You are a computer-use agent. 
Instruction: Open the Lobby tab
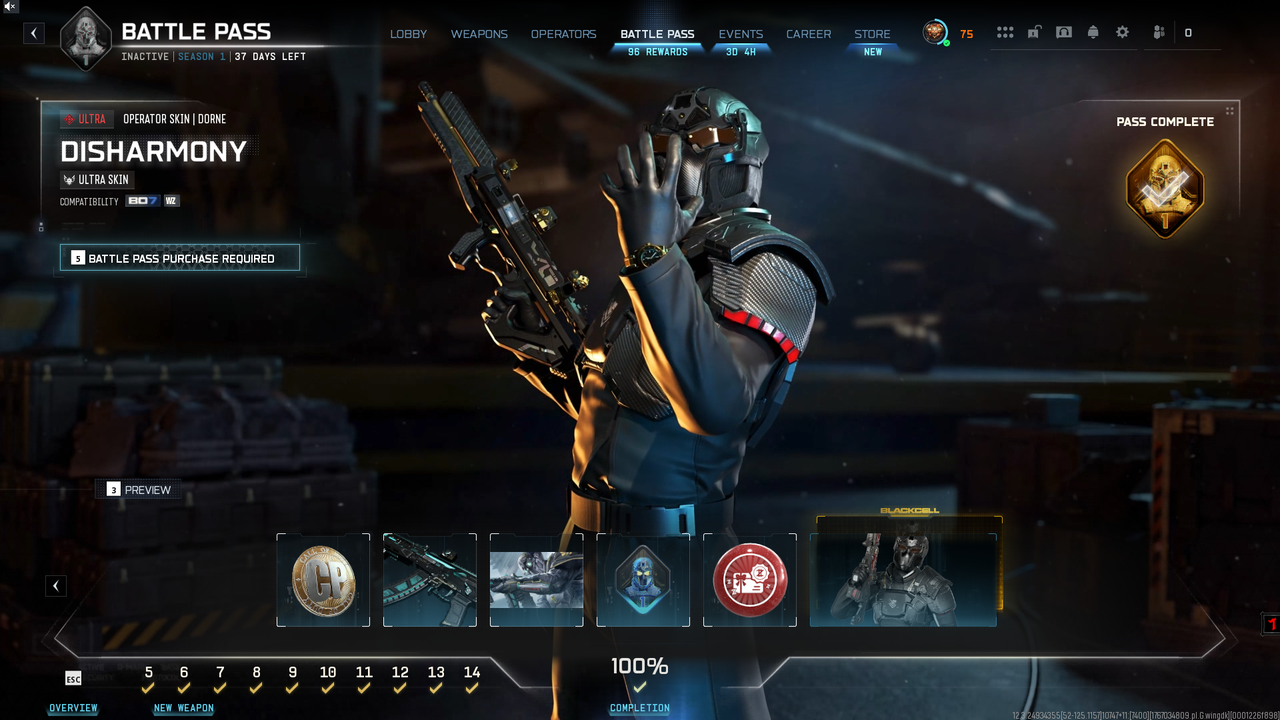click(x=408, y=34)
